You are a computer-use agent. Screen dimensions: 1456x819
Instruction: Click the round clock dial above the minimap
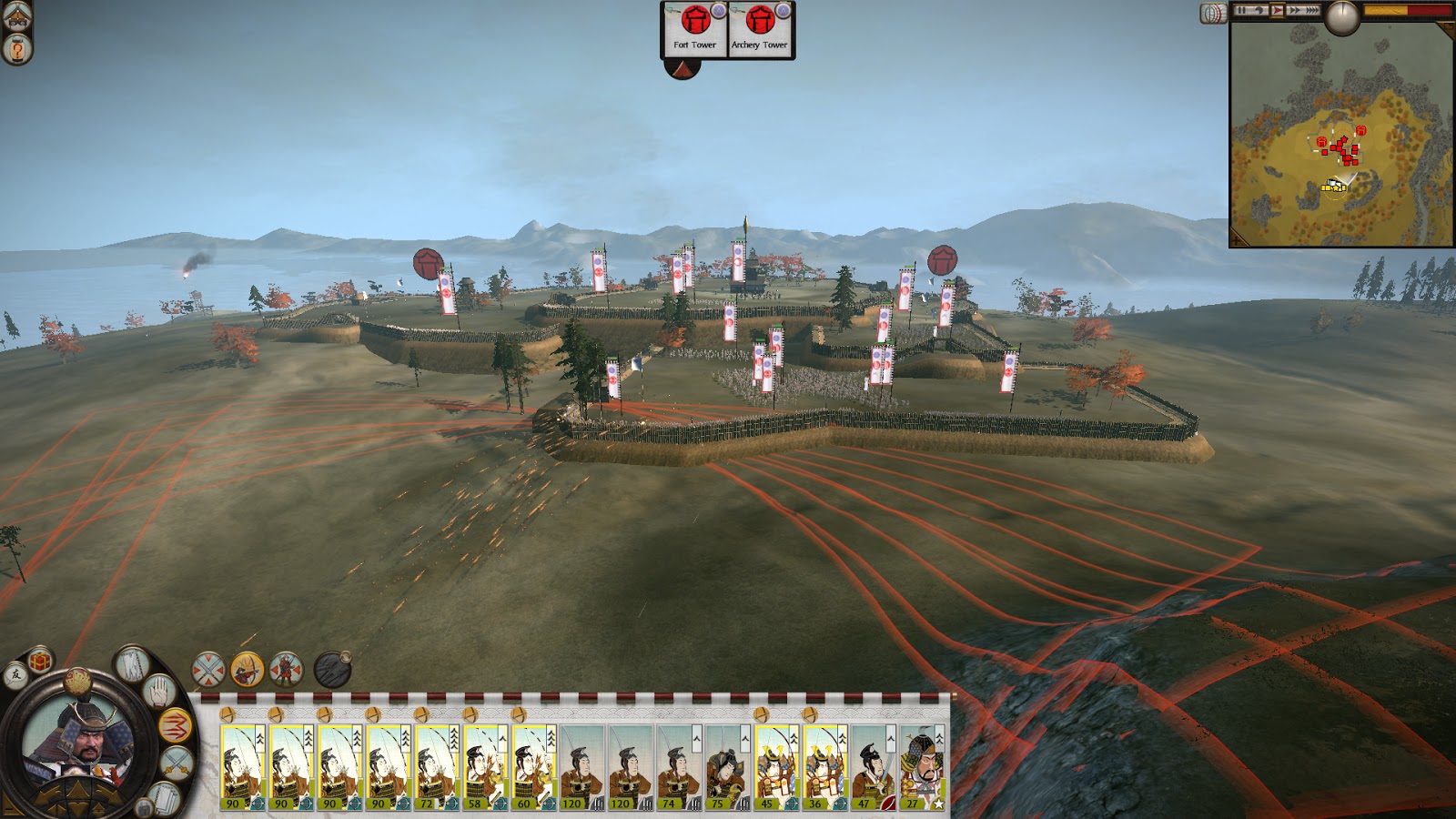point(1341,16)
